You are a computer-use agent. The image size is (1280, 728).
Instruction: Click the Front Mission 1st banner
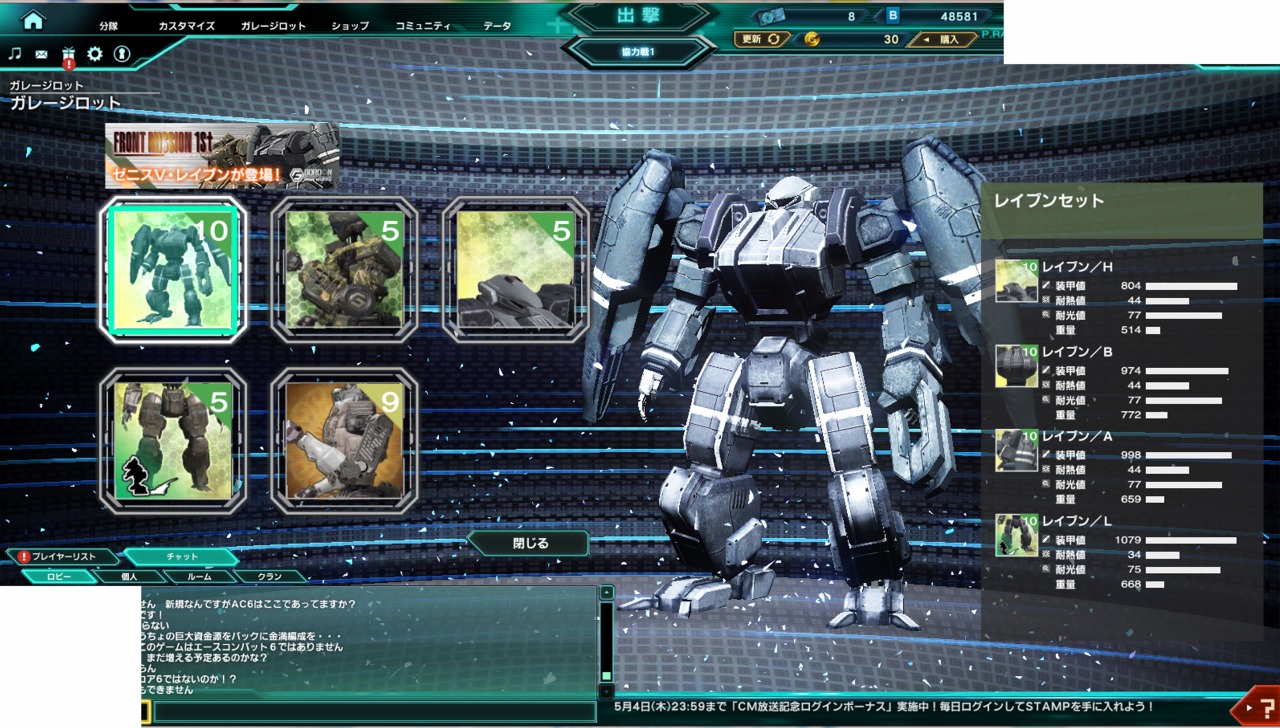coord(222,155)
